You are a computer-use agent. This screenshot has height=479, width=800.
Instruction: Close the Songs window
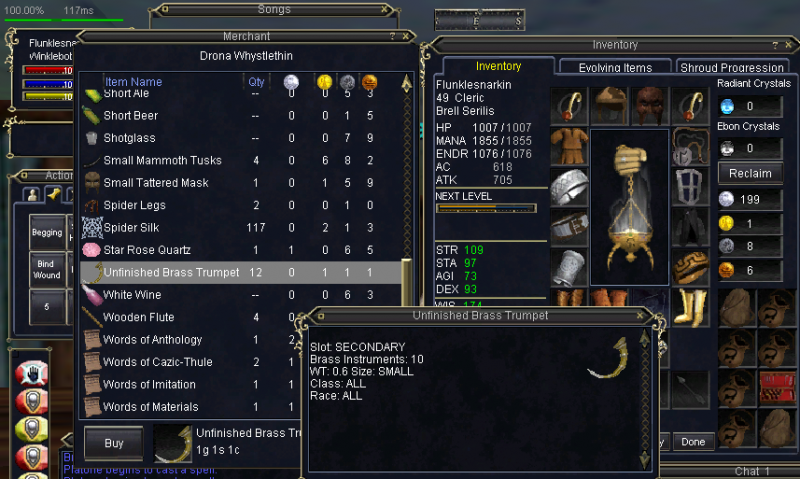pyautogui.click(x=385, y=9)
